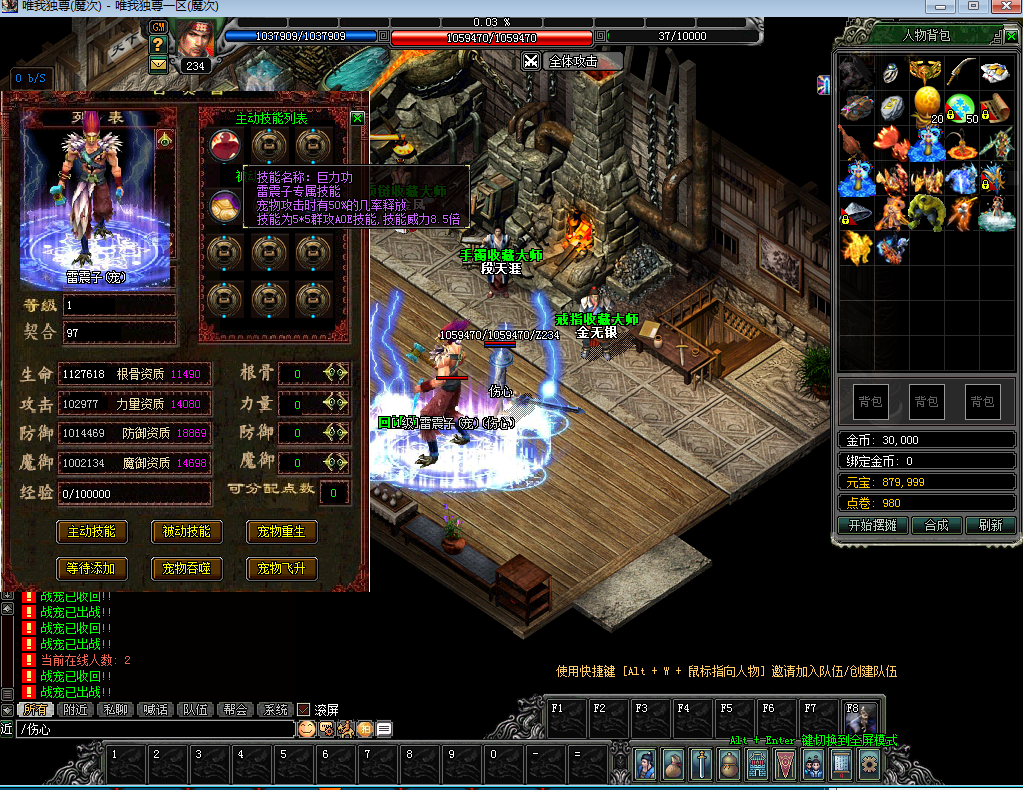Open the 主动技能 active skills panel
Image resolution: width=1023 pixels, height=790 pixels.
[91, 531]
